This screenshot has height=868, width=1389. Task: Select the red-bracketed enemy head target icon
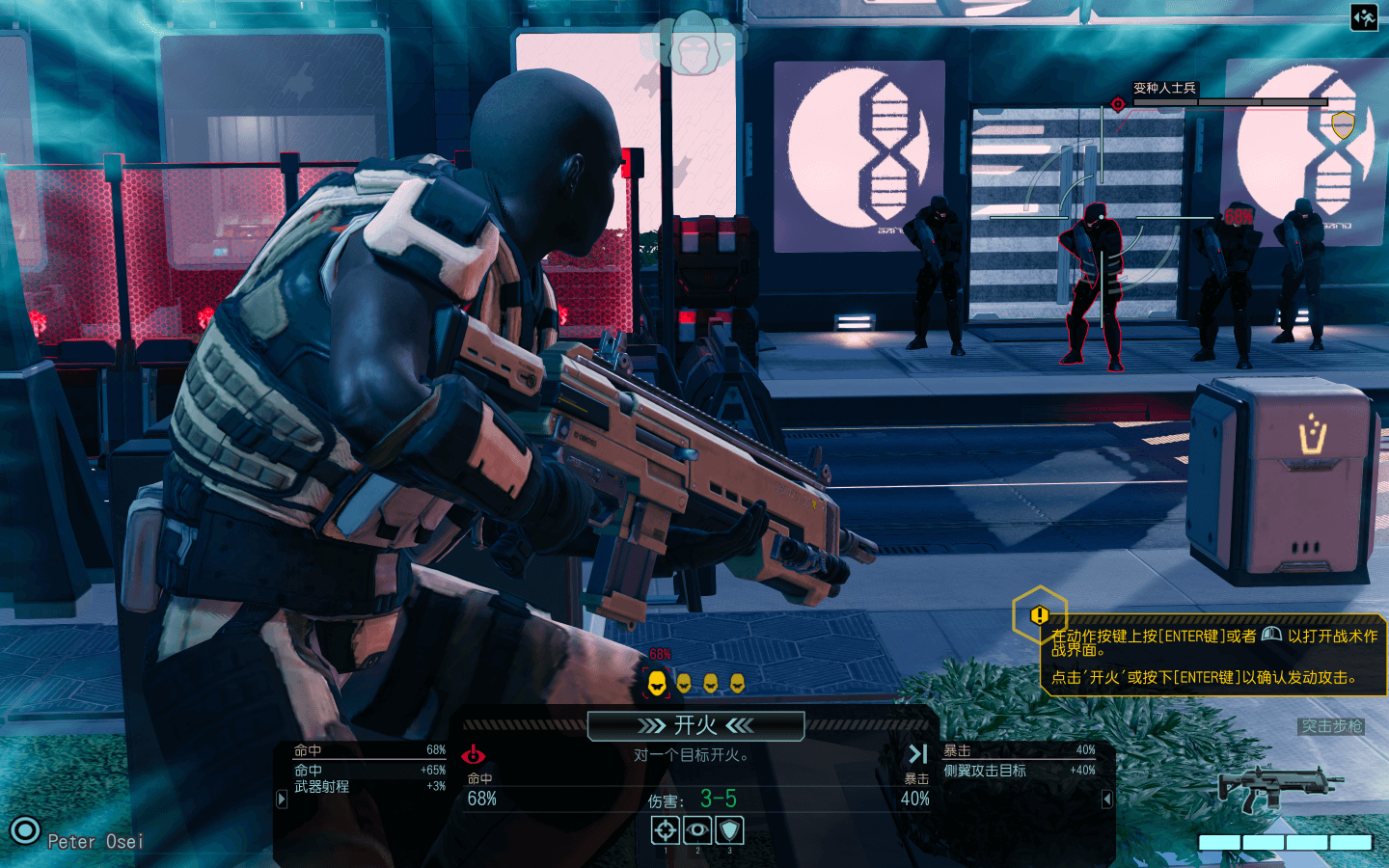[657, 683]
